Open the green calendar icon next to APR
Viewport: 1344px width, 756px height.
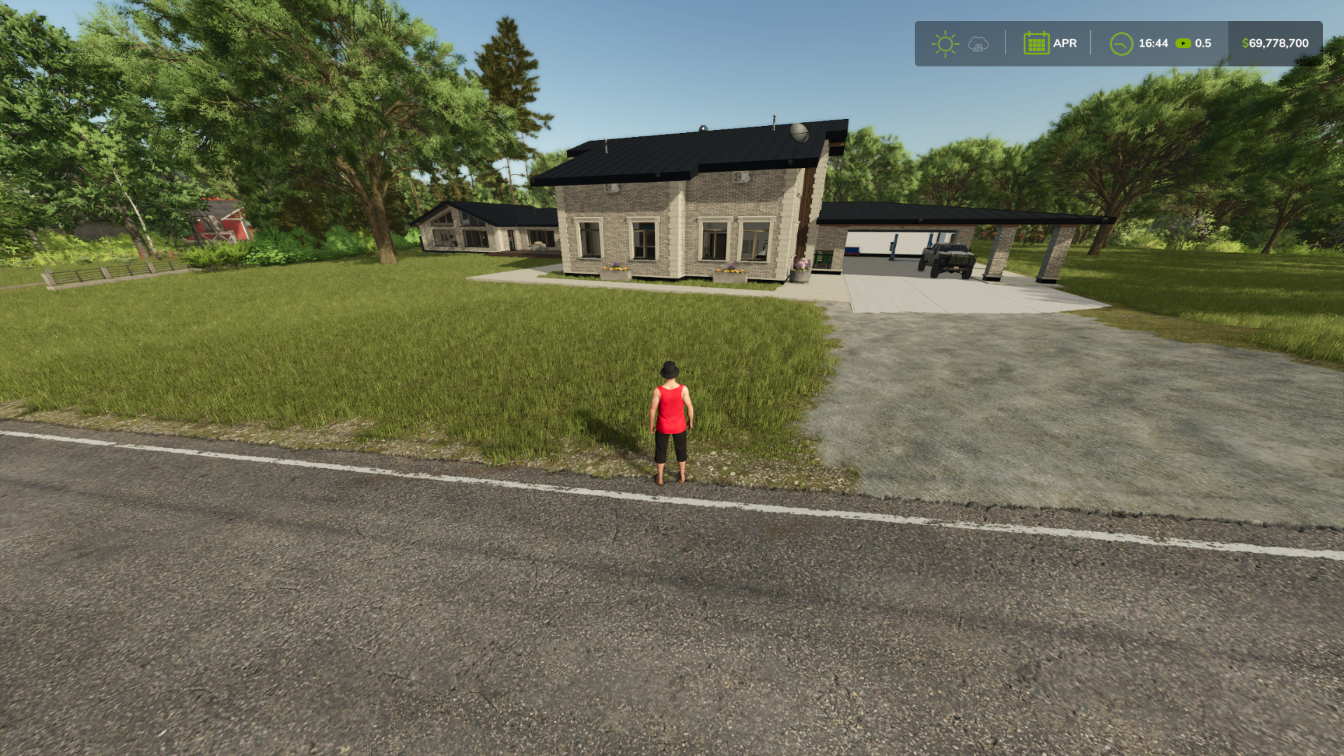click(x=1037, y=43)
